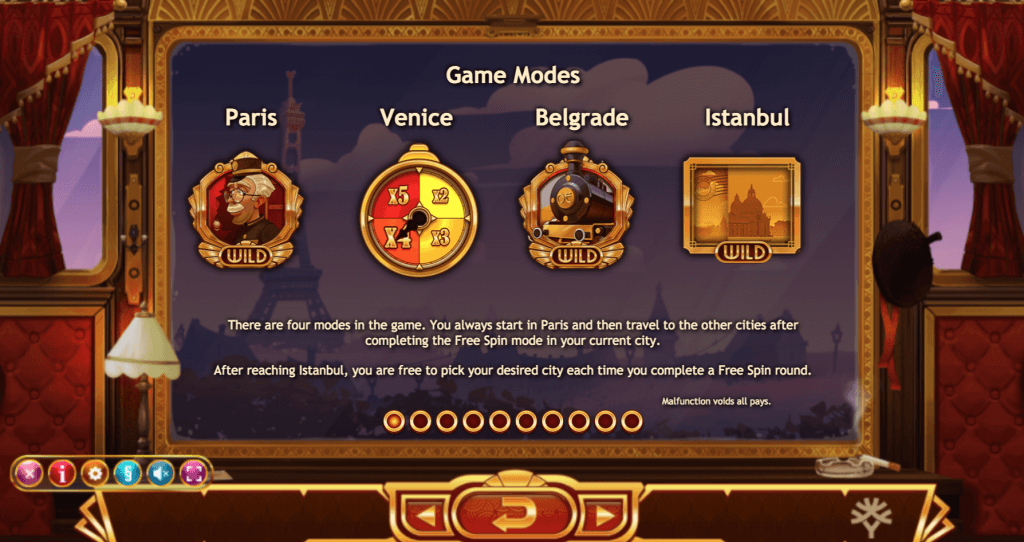Show game rules with the section-sign icon

pos(126,473)
